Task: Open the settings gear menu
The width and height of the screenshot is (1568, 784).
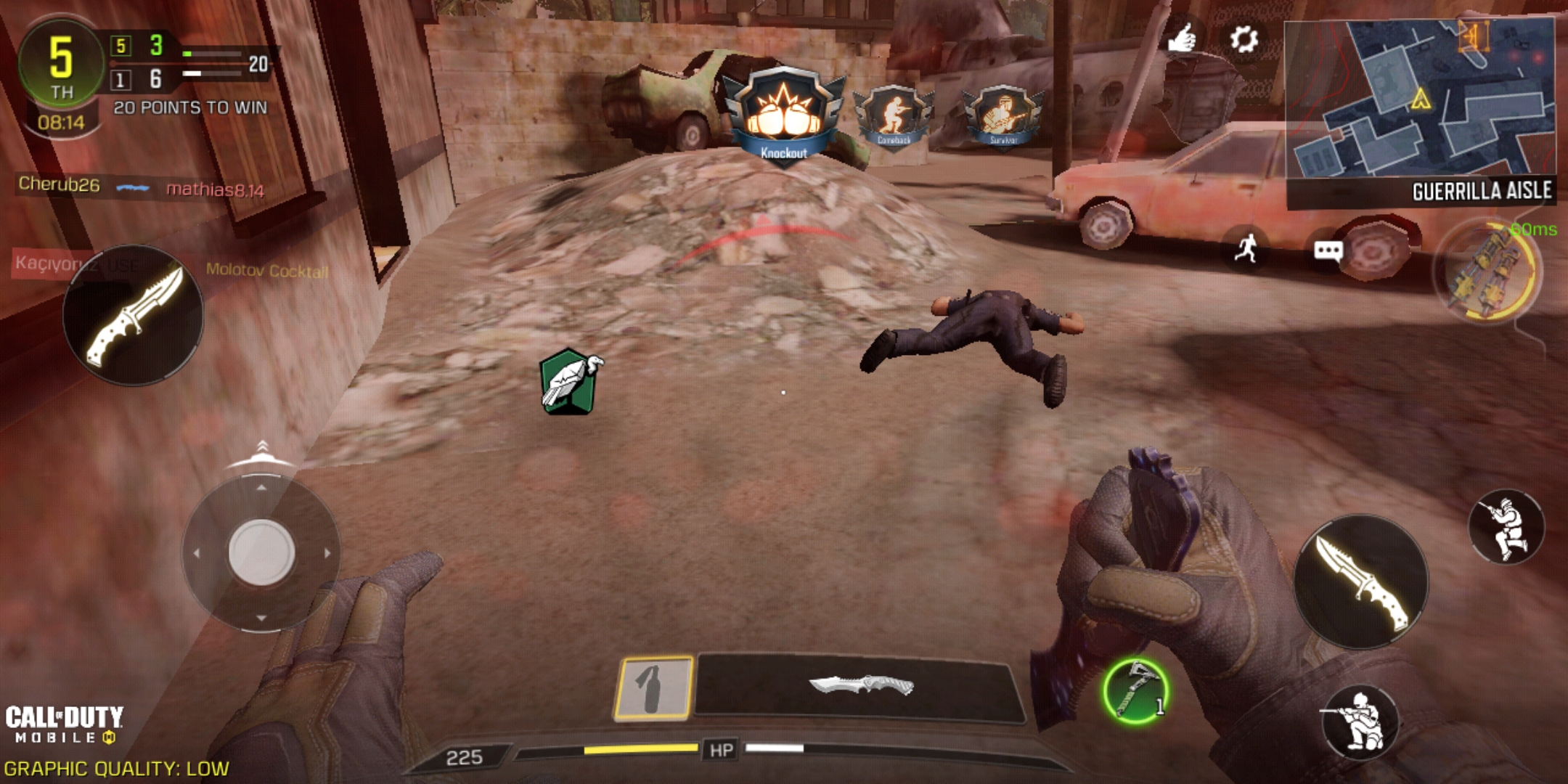Action: pyautogui.click(x=1244, y=38)
